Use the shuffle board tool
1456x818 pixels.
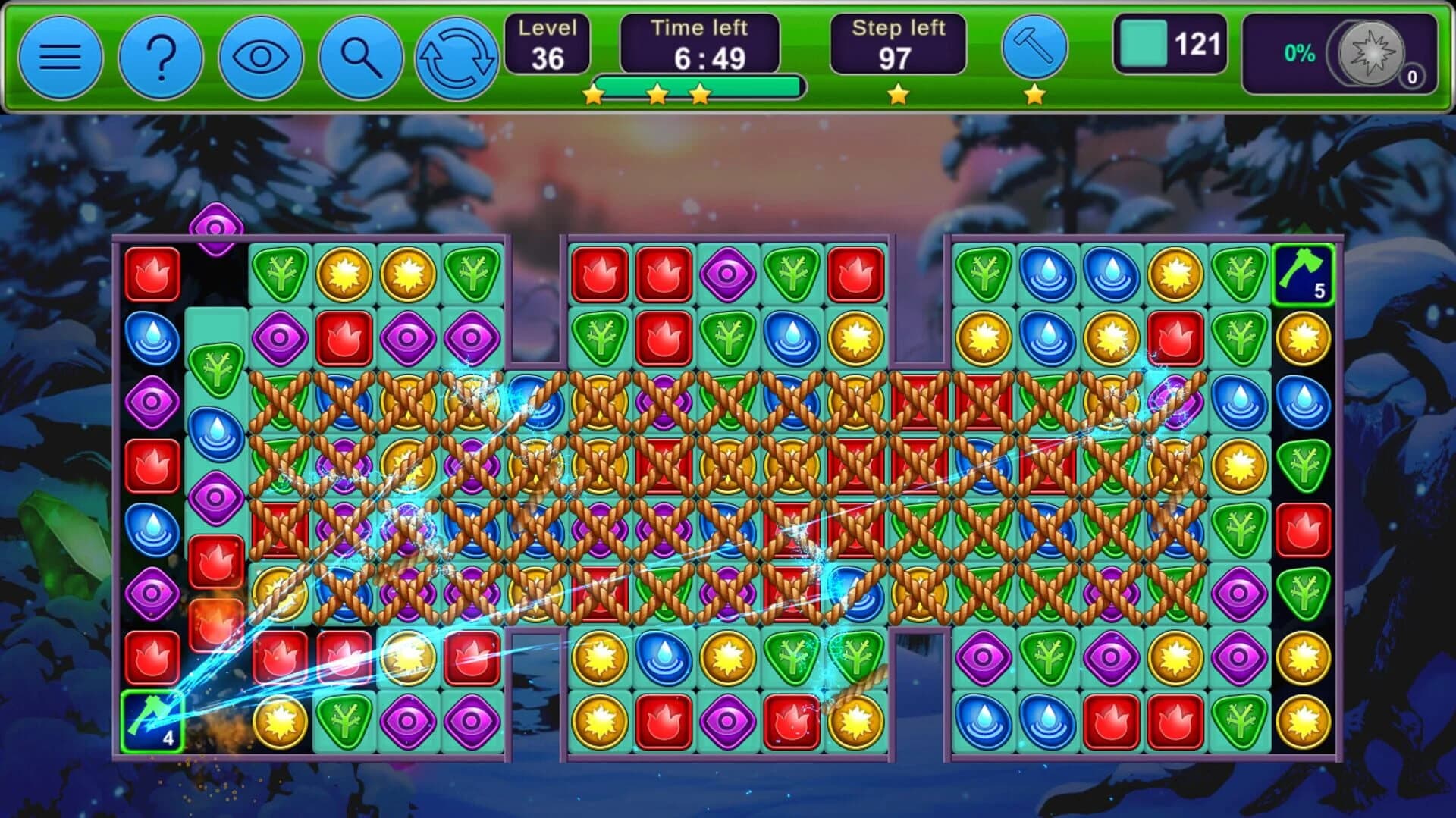tap(457, 57)
